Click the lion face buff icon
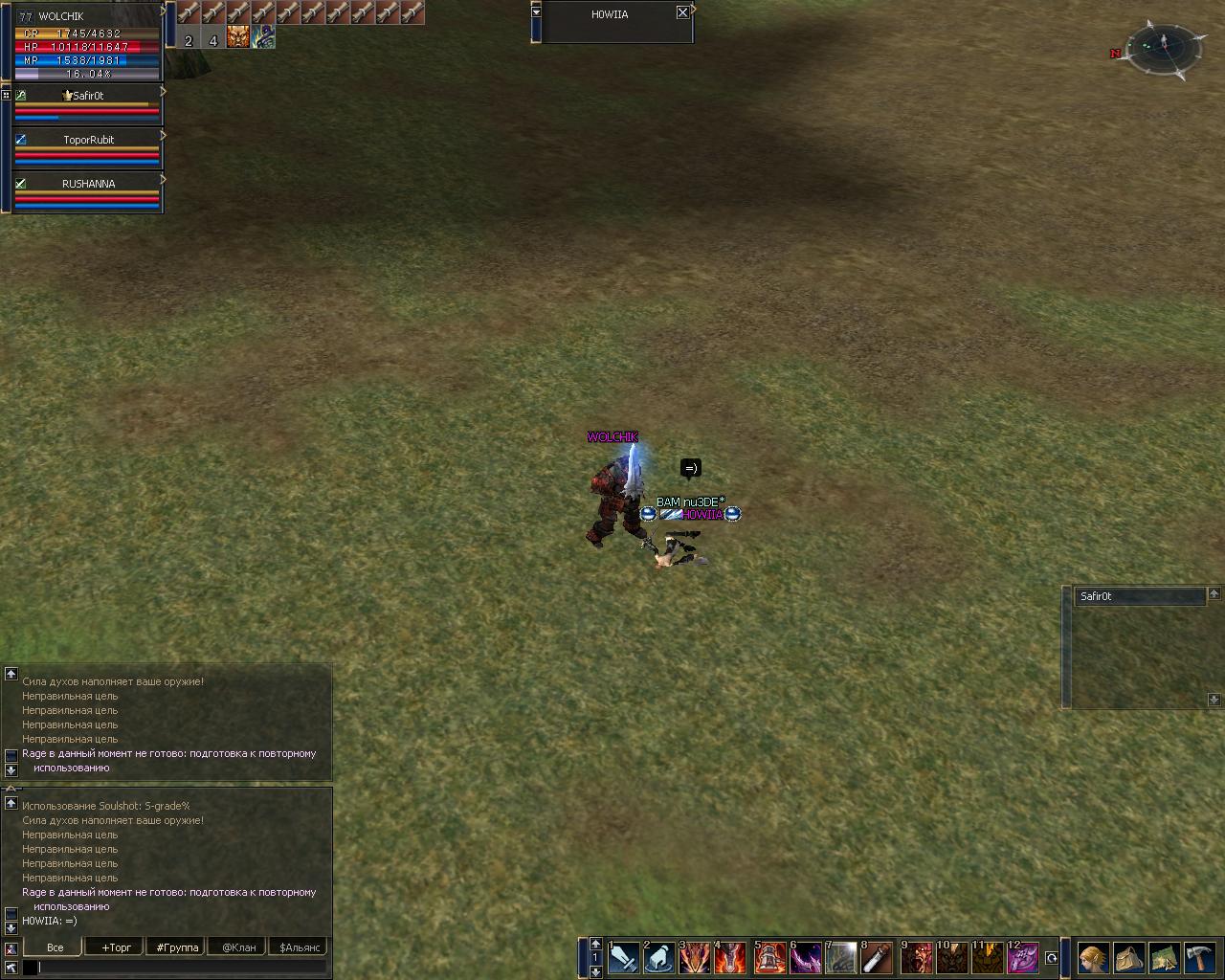 click(x=238, y=37)
